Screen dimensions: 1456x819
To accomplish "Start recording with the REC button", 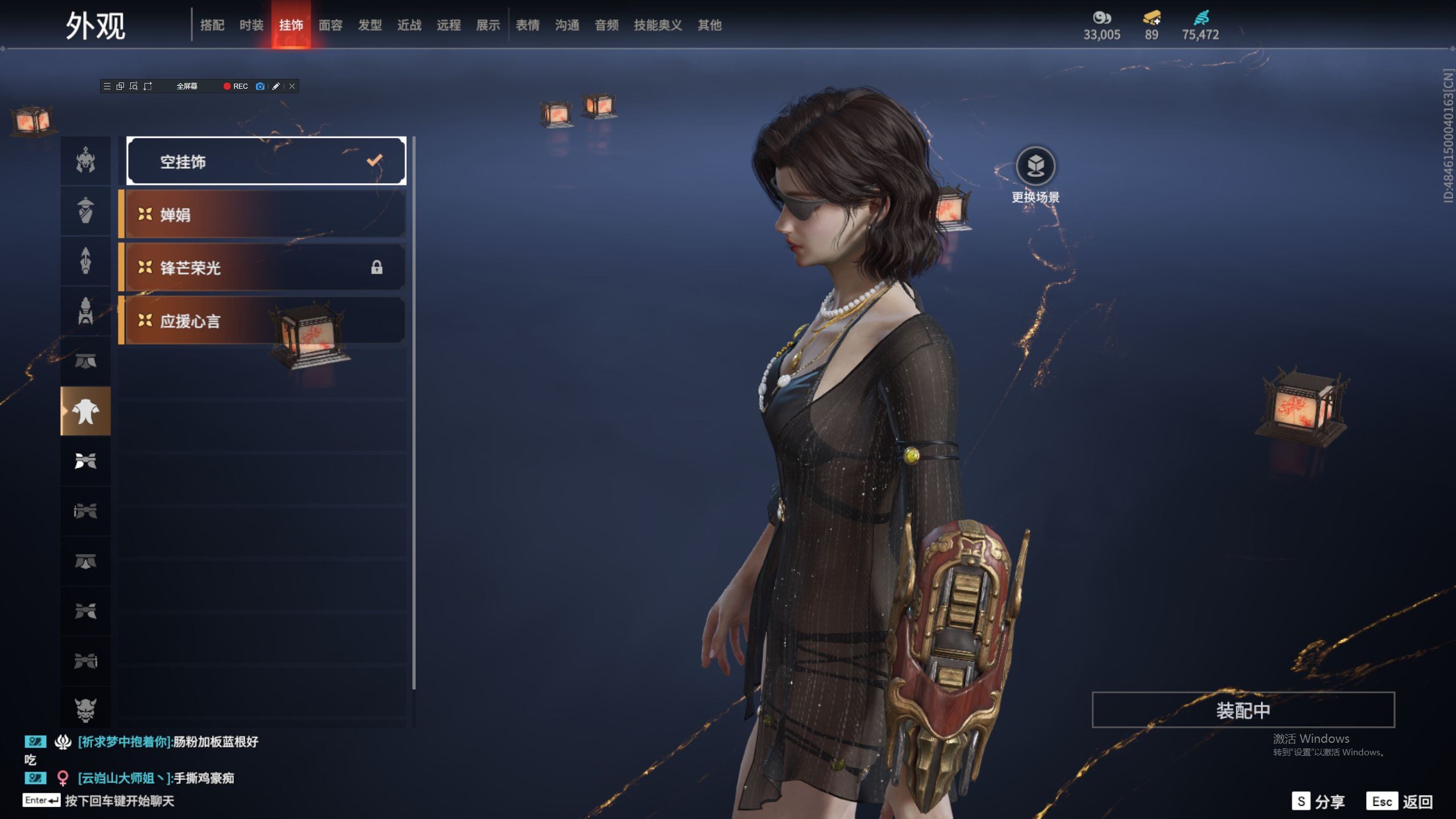I will point(235,86).
